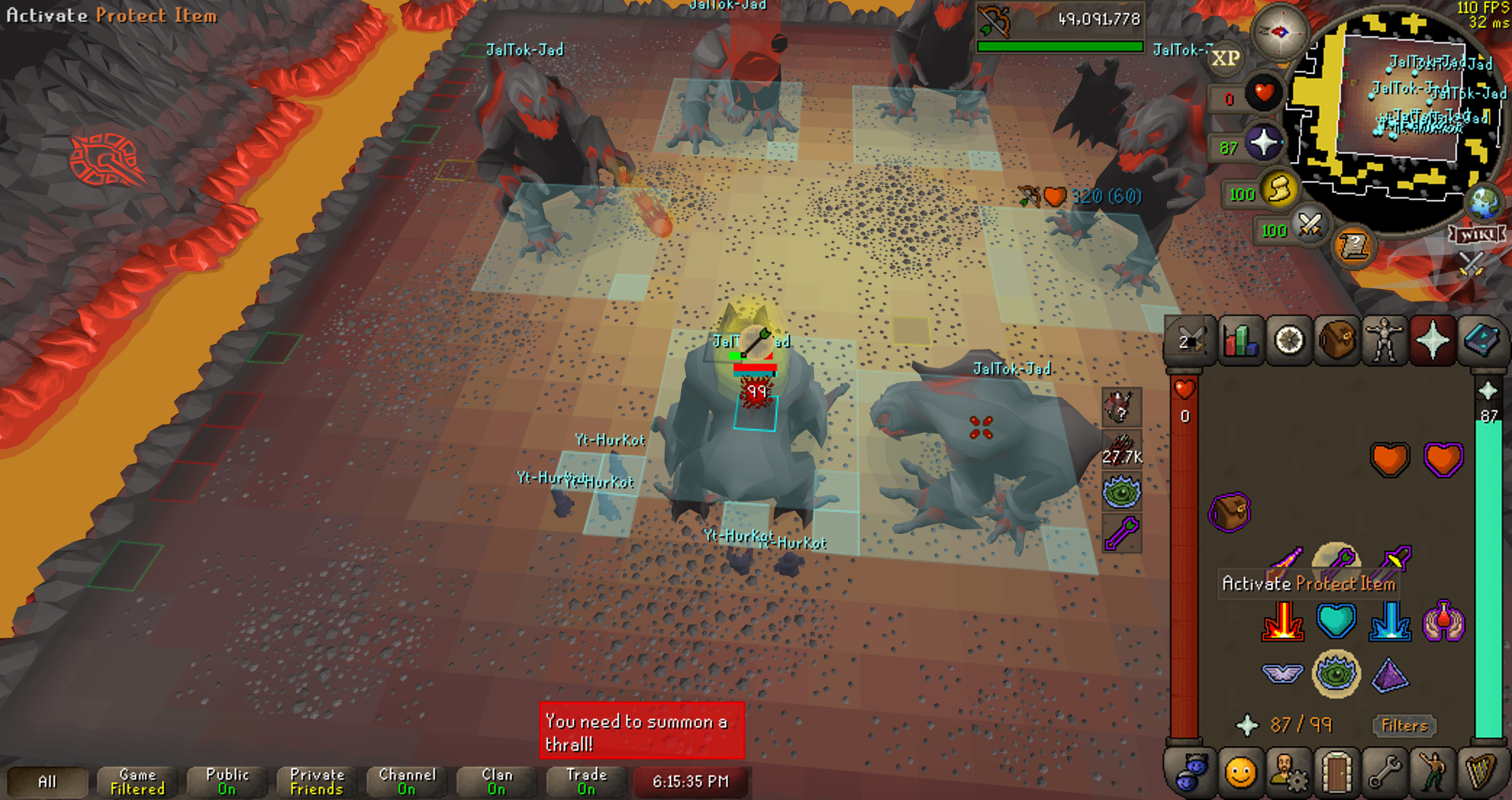Click the Filters button in prayer panel
The height and width of the screenshot is (800, 1512).
(1404, 725)
